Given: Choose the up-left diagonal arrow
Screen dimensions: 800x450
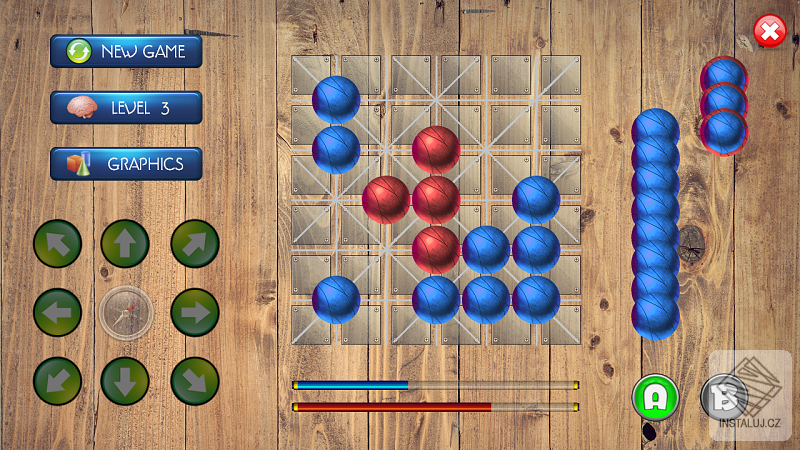Looking at the screenshot, I should click(x=57, y=244).
